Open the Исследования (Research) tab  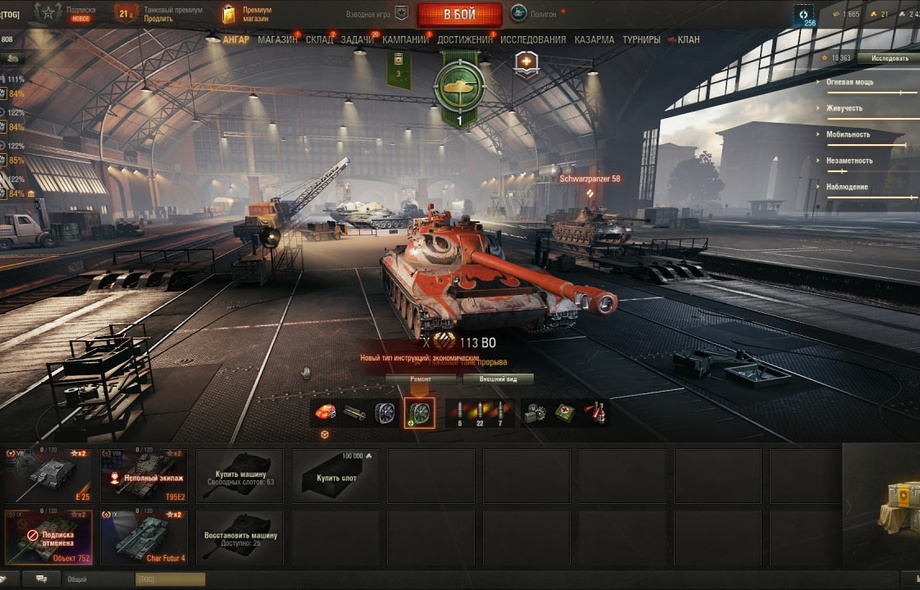tap(533, 40)
